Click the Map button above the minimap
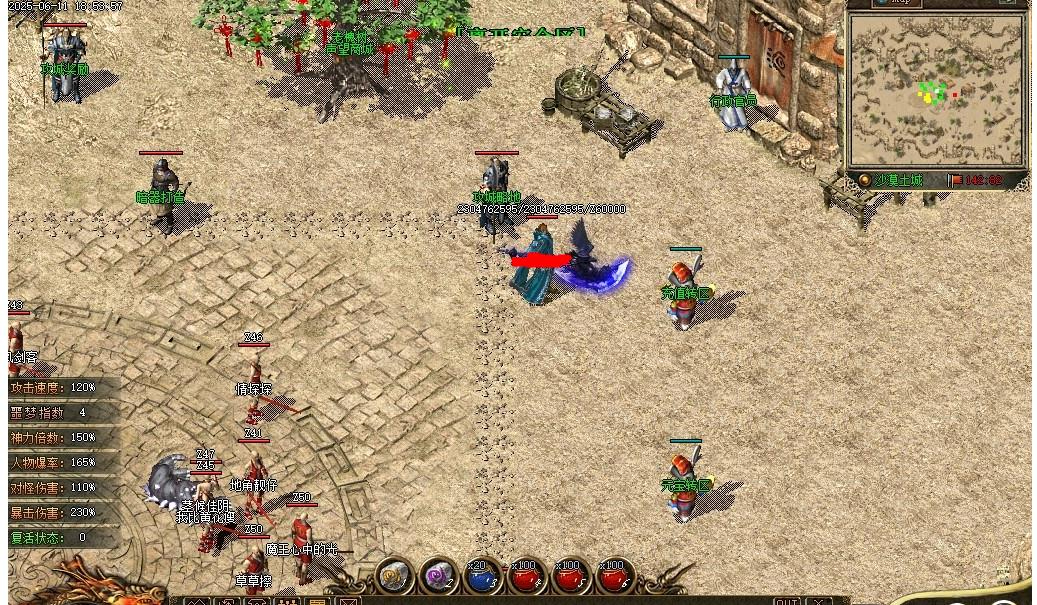Viewport: 1037px width, 605px height. (895, 3)
